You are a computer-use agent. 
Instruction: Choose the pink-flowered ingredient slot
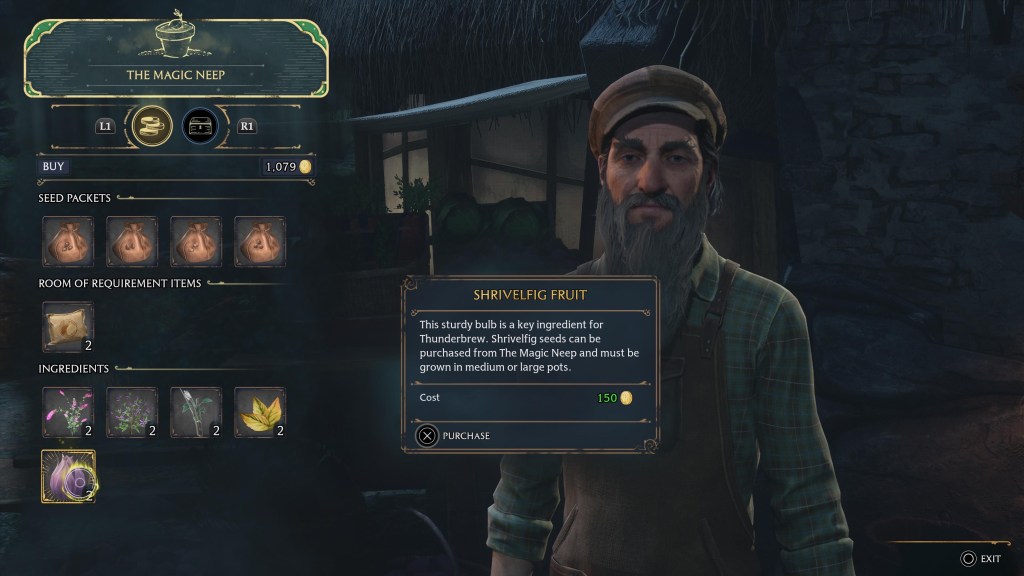(67, 412)
